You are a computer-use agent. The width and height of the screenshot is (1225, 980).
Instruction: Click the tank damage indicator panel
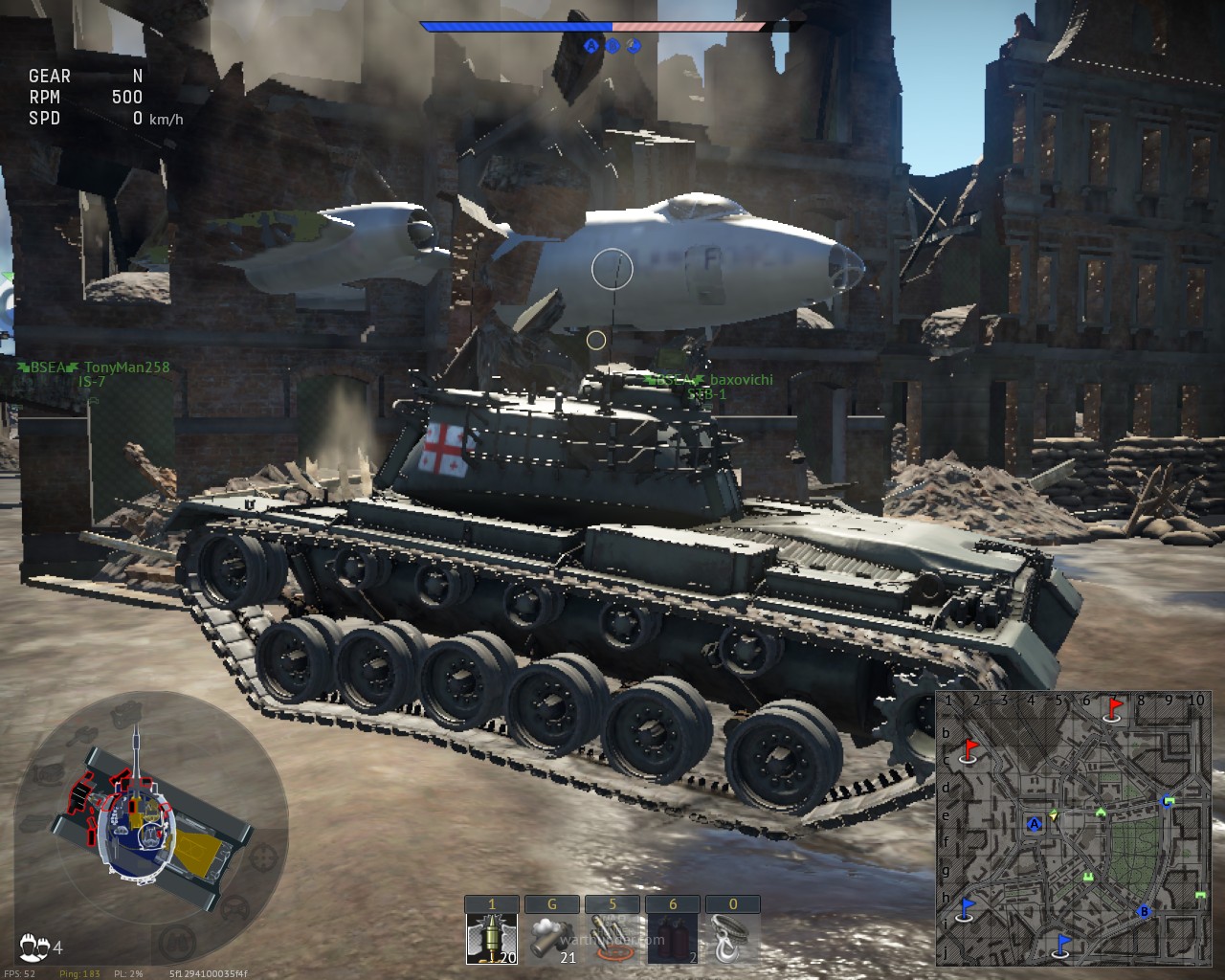click(153, 821)
